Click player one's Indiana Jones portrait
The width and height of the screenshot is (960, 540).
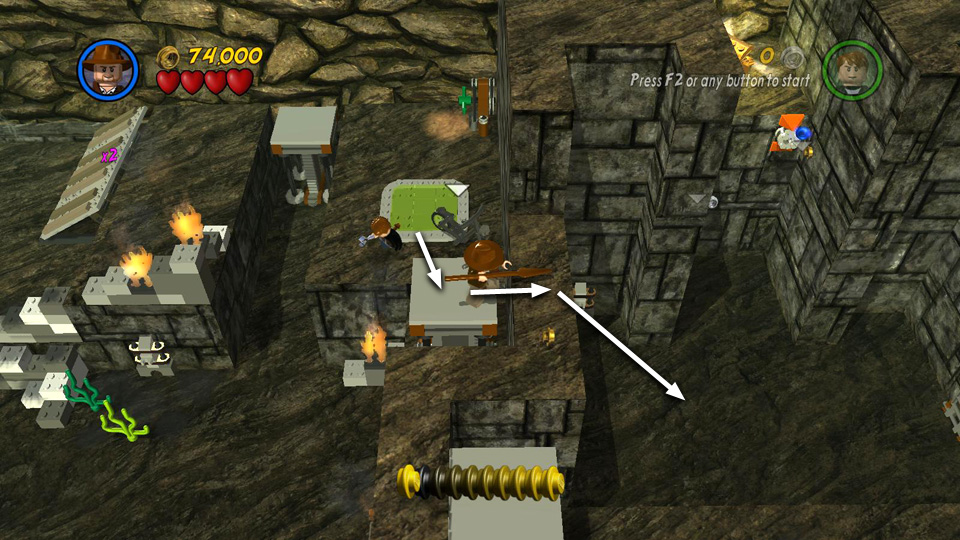coord(107,69)
